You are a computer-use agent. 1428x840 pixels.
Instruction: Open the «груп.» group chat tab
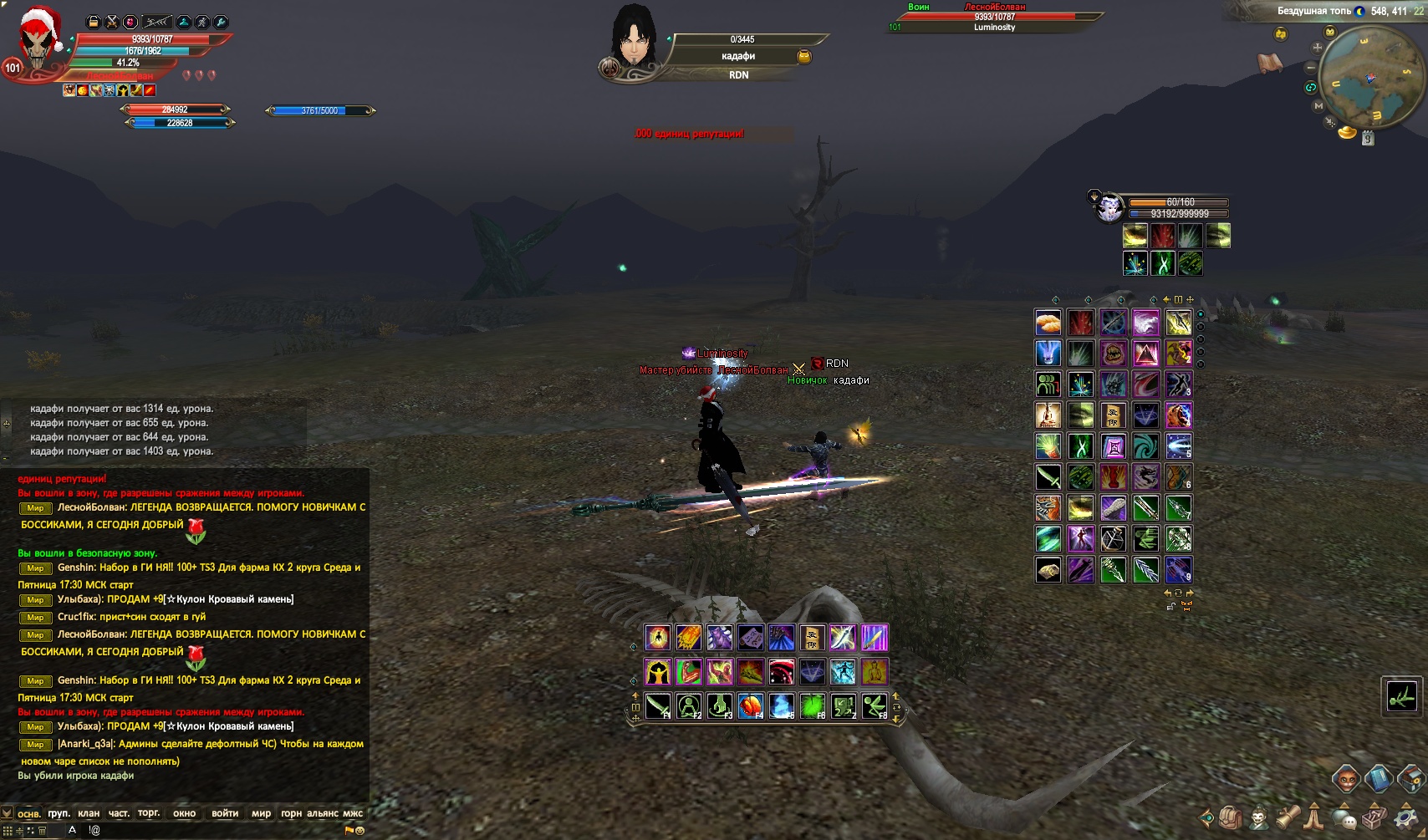pyautogui.click(x=59, y=813)
